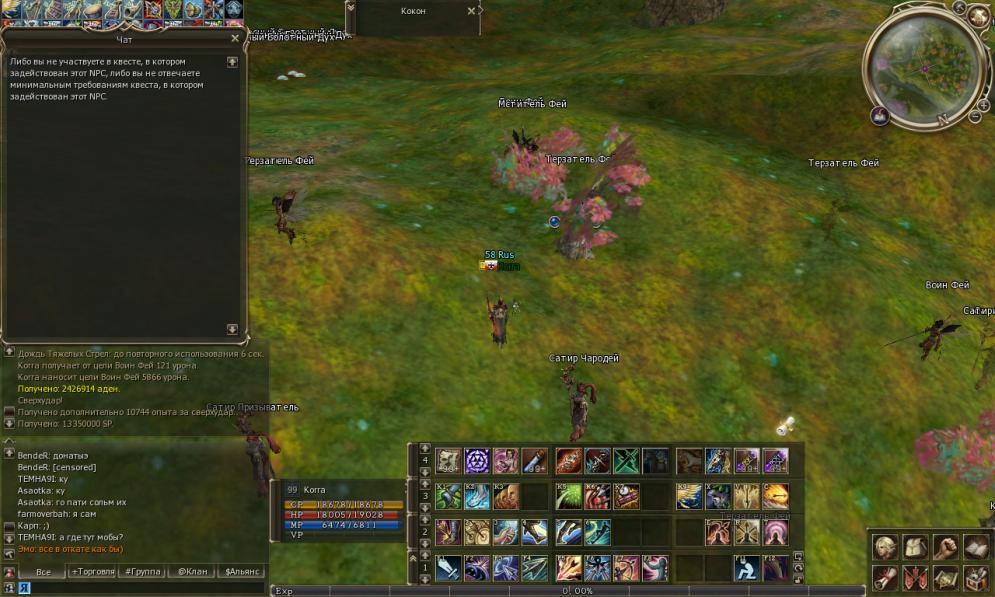
Task: Select the #Группа party chat tab
Action: 141,572
